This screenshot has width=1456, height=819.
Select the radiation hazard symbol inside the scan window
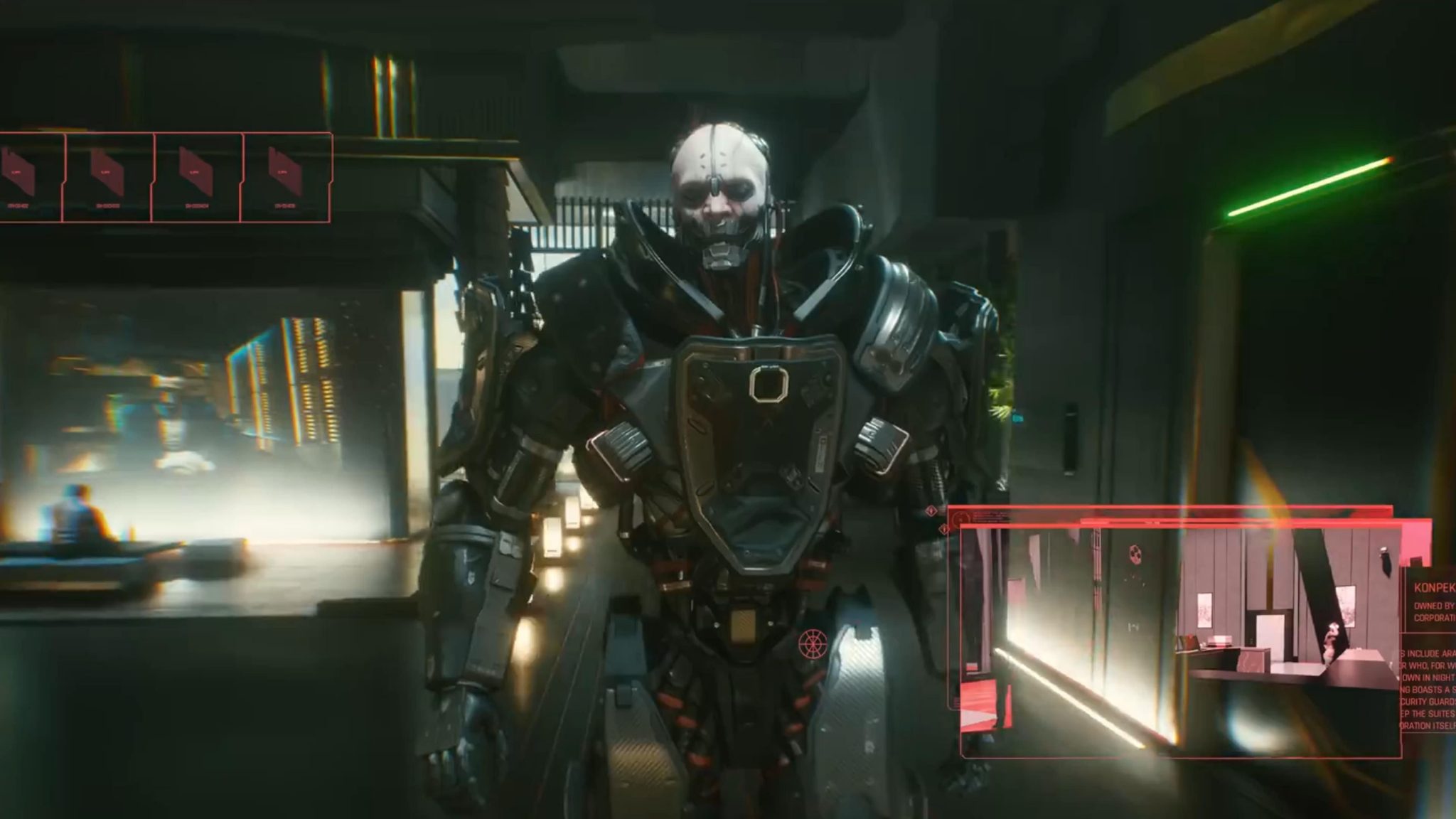click(x=1135, y=554)
